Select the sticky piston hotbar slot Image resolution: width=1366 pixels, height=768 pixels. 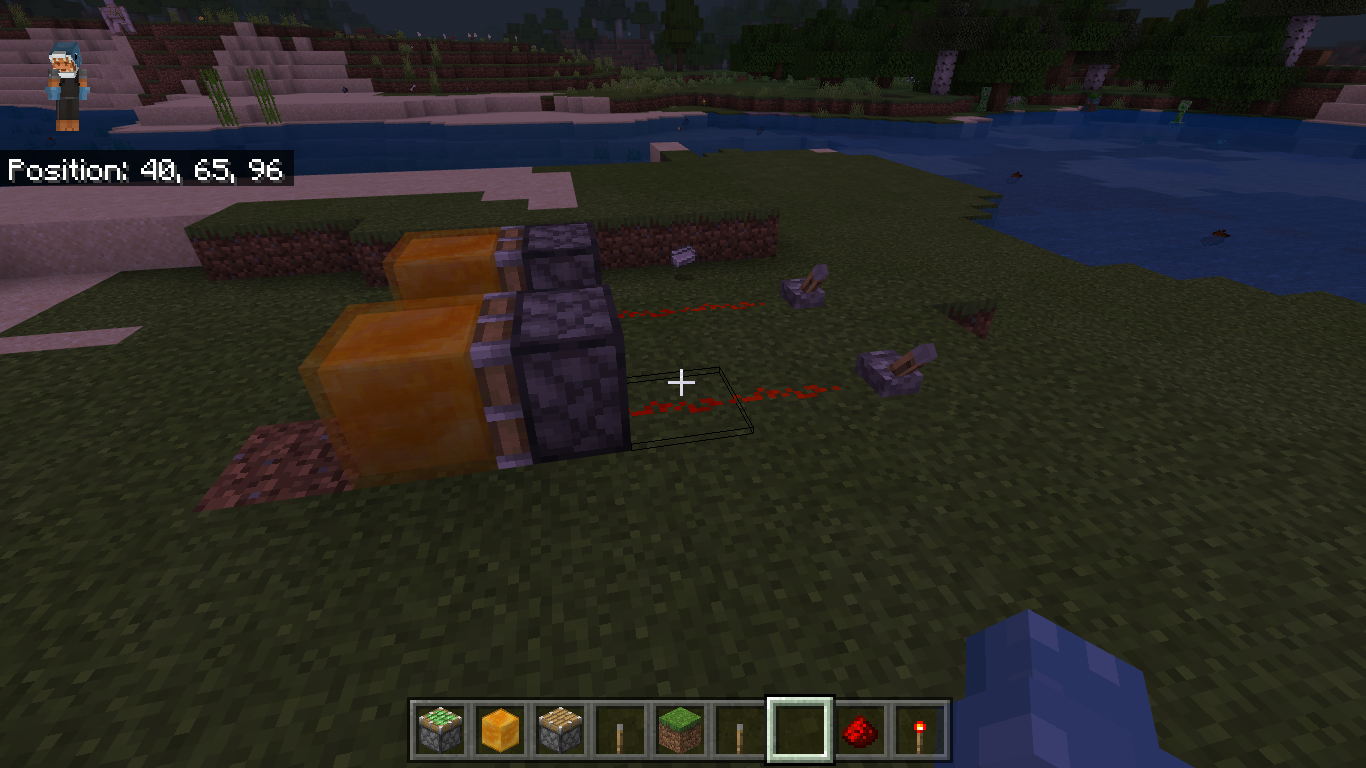(440, 731)
